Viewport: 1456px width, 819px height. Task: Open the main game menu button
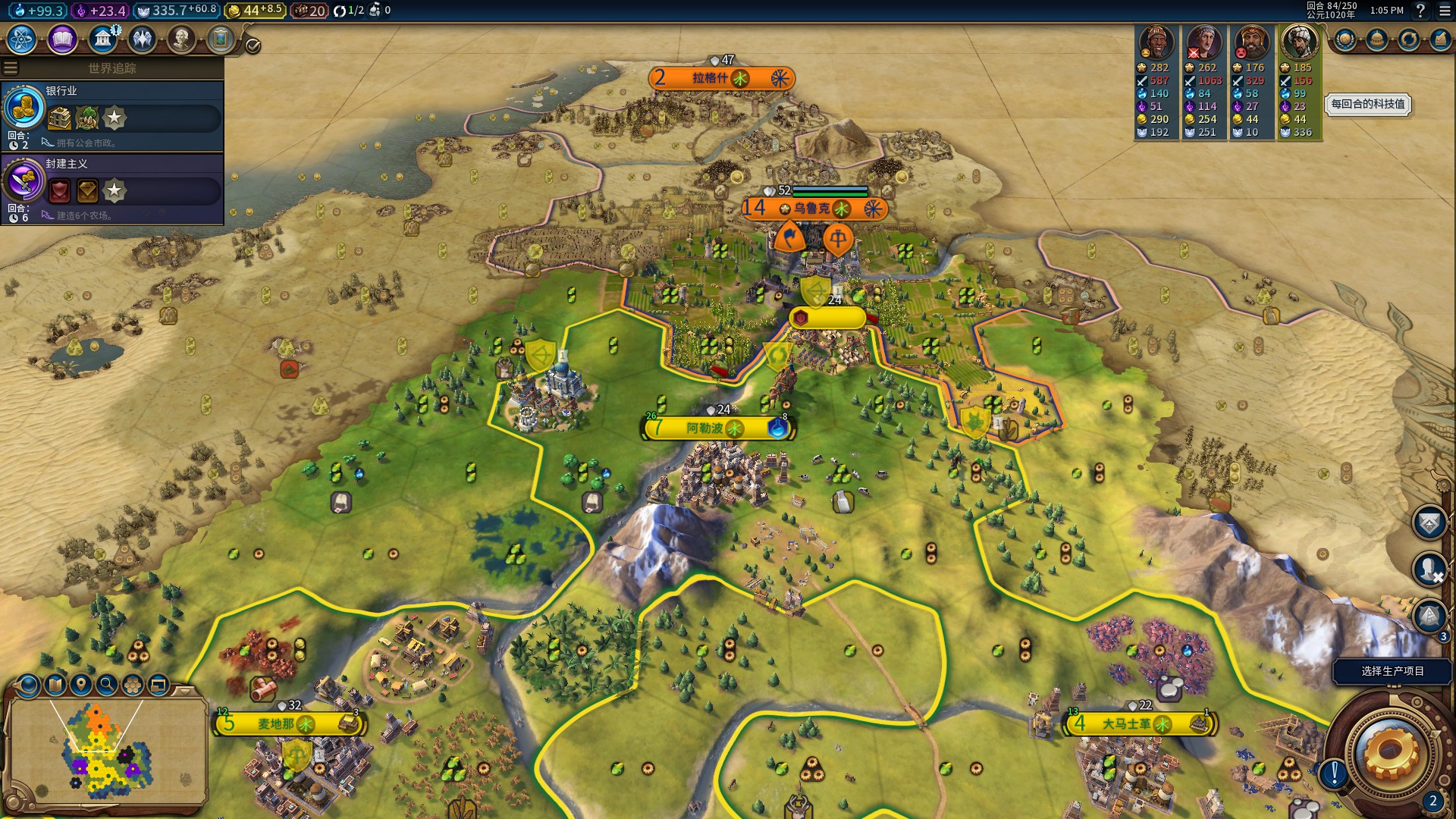tap(1445, 11)
